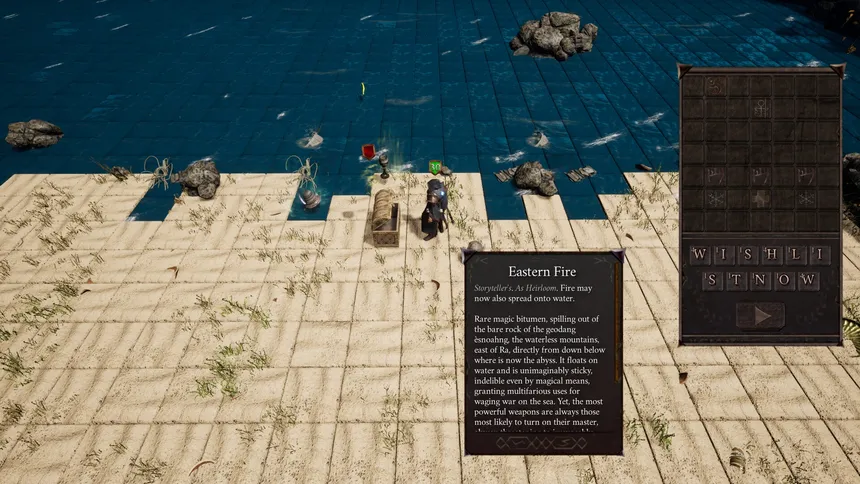
Task: Pick the letter T tile
Action: [736, 280]
